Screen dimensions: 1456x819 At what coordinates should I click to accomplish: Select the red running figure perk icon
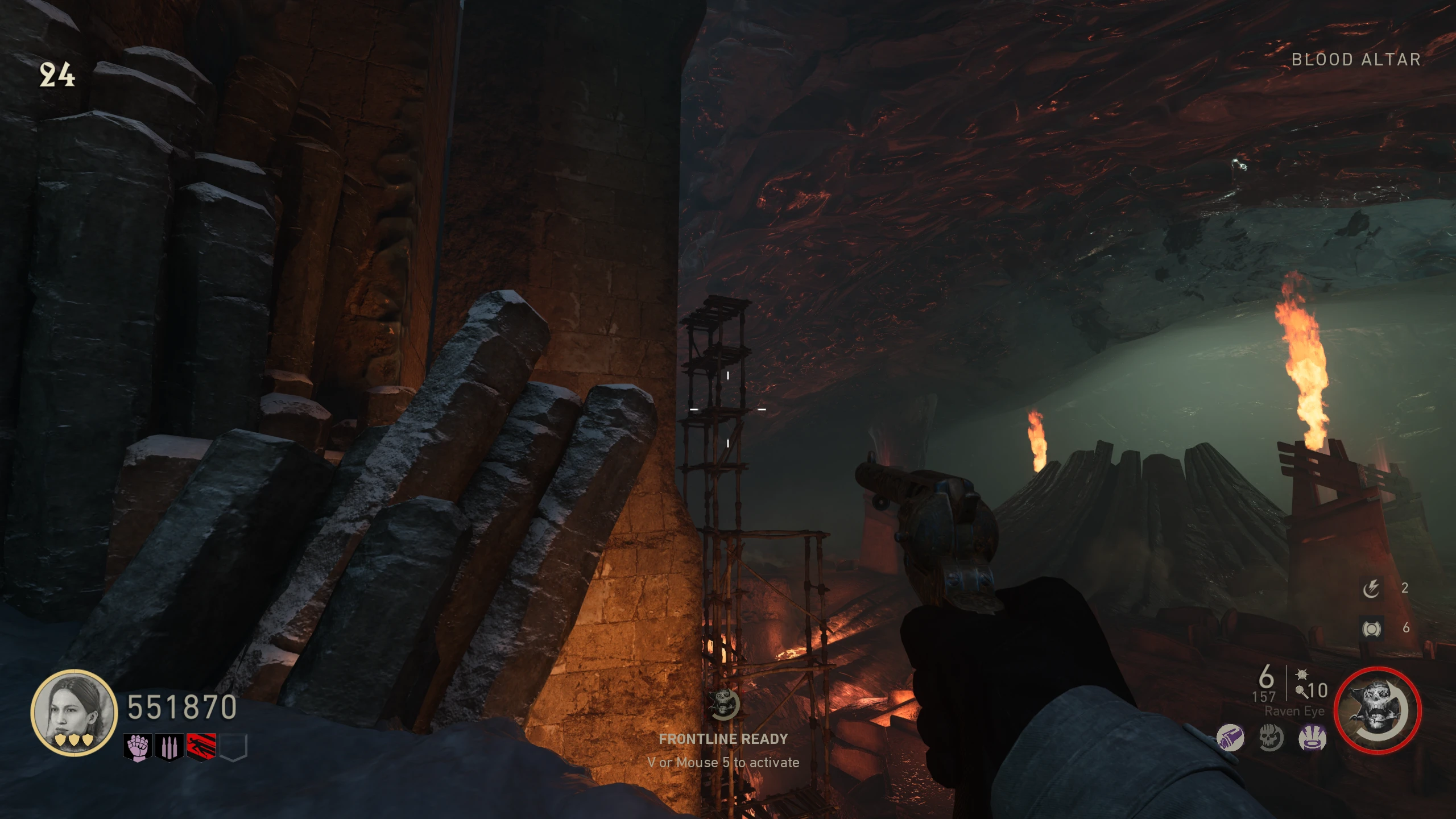pyautogui.click(x=201, y=747)
